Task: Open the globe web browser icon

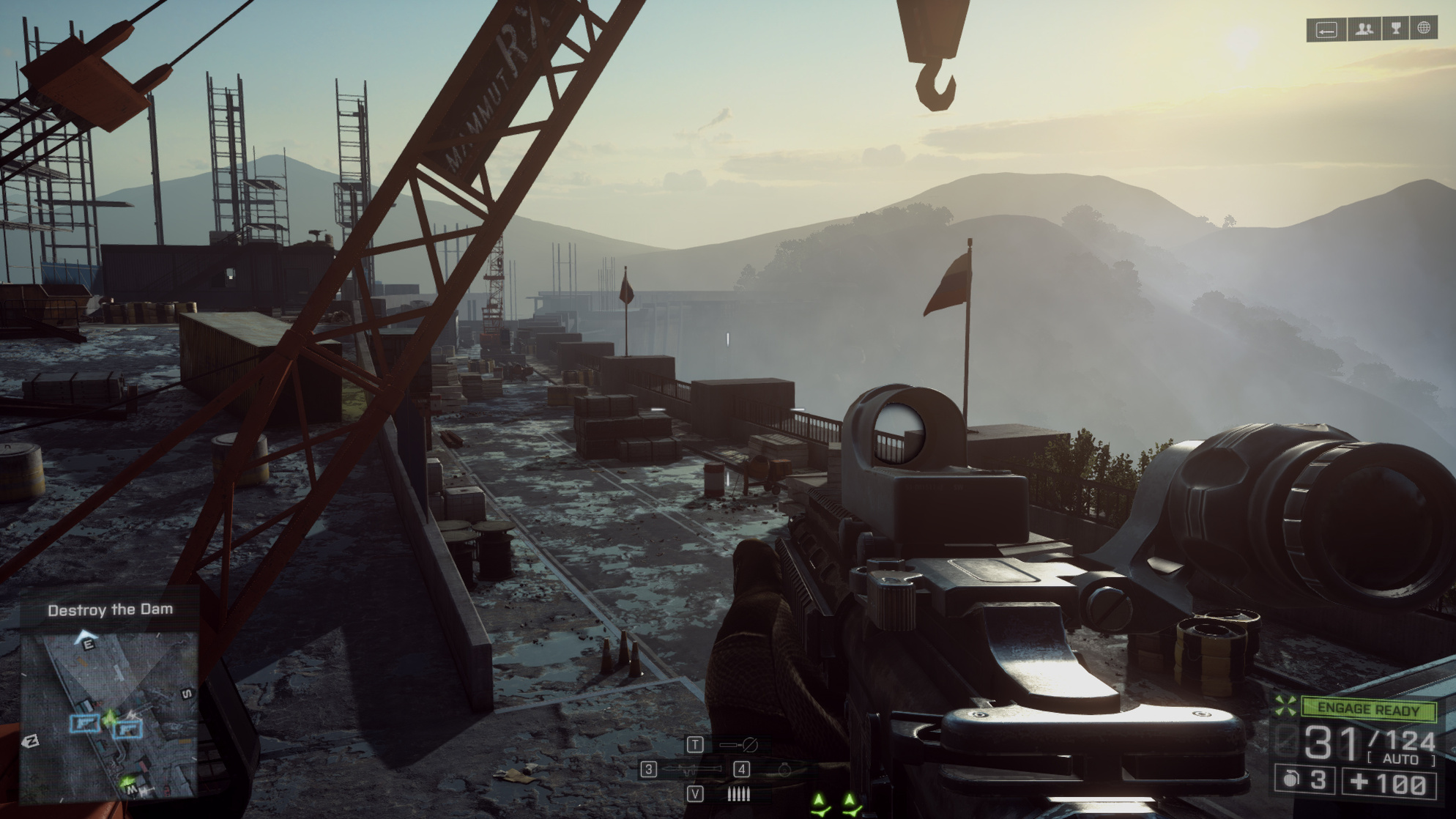Action: click(x=1424, y=29)
